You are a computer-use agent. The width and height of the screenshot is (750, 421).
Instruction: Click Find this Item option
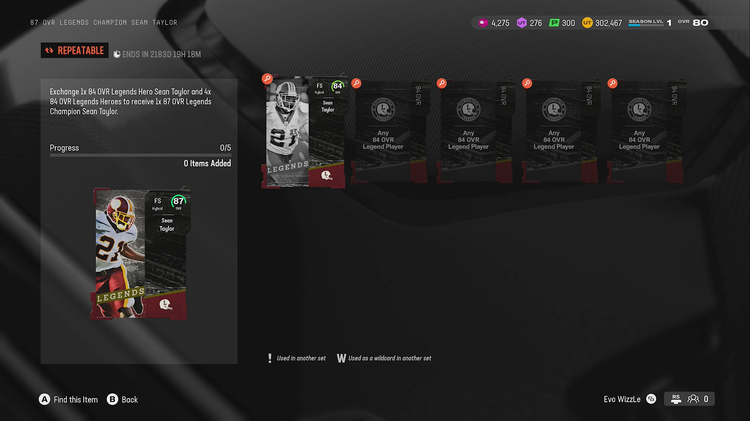[x=69, y=400]
